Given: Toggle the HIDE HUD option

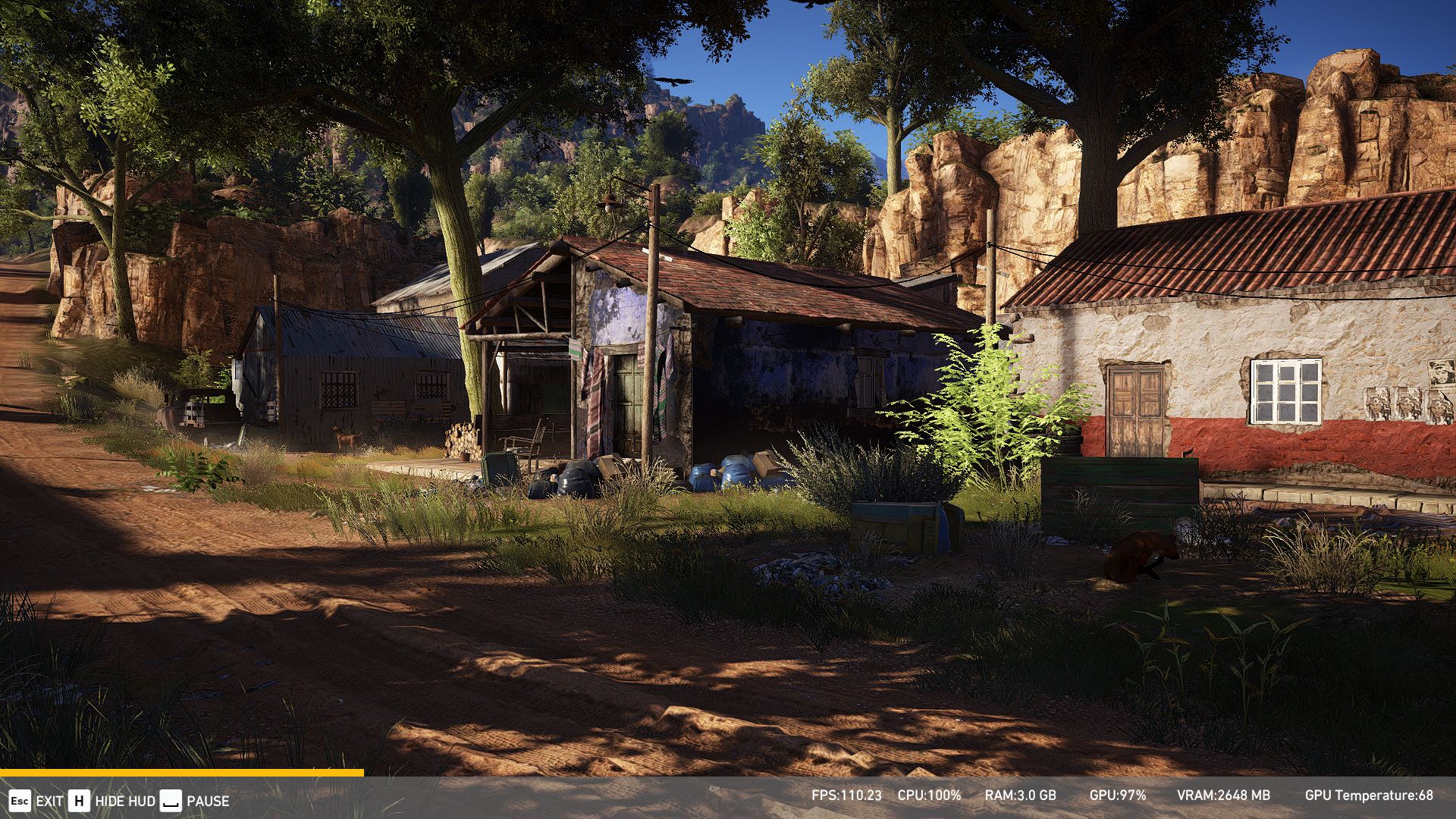Looking at the screenshot, I should 111,801.
